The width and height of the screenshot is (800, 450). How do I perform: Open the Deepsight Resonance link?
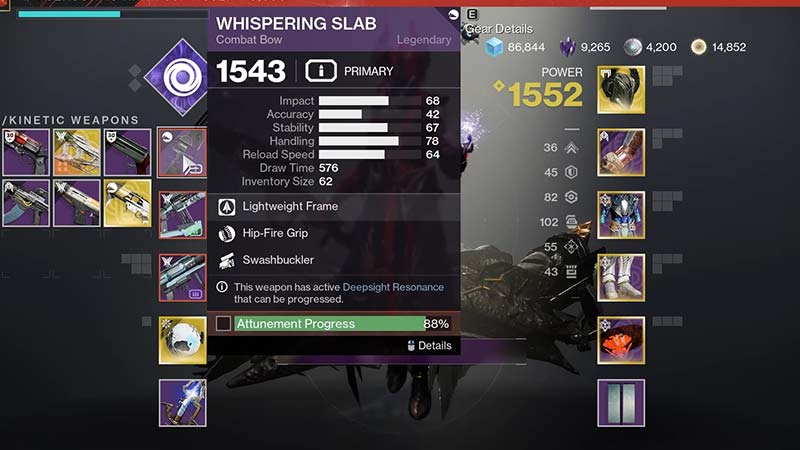[x=393, y=287]
